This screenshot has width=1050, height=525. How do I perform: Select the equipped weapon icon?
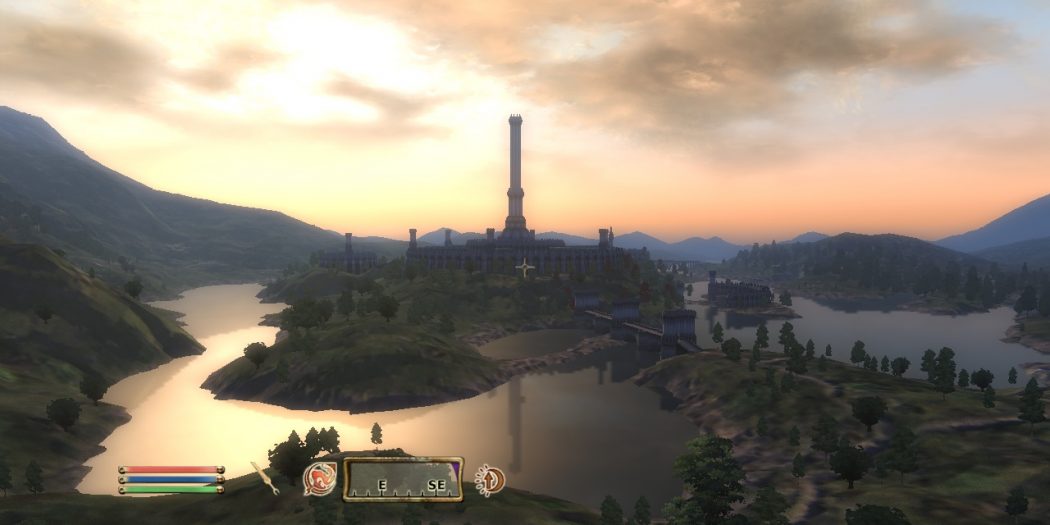pos(265,478)
